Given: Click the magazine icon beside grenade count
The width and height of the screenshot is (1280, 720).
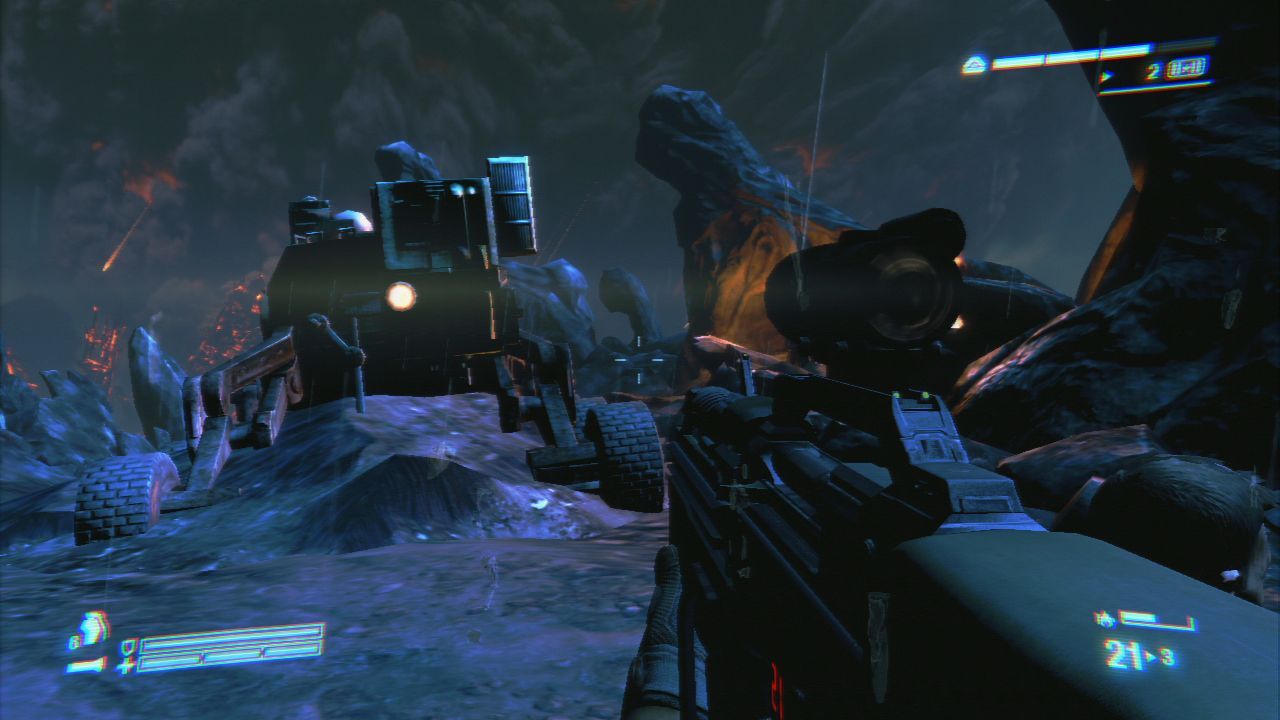Looking at the screenshot, I should [1187, 67].
